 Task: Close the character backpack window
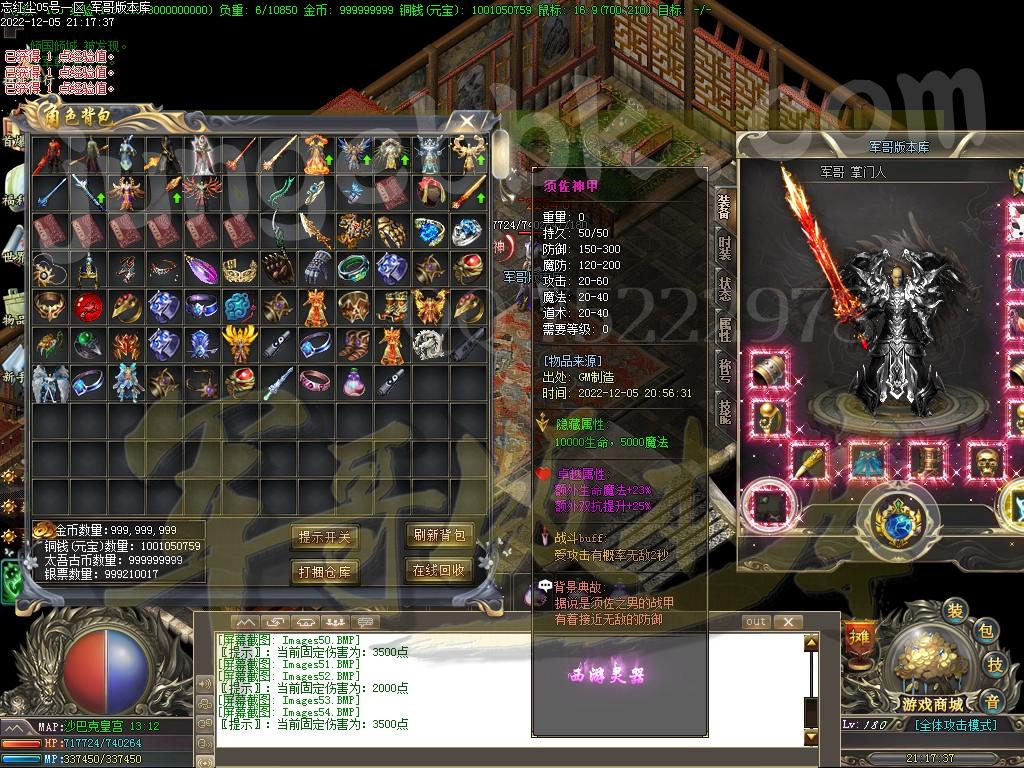(x=467, y=122)
